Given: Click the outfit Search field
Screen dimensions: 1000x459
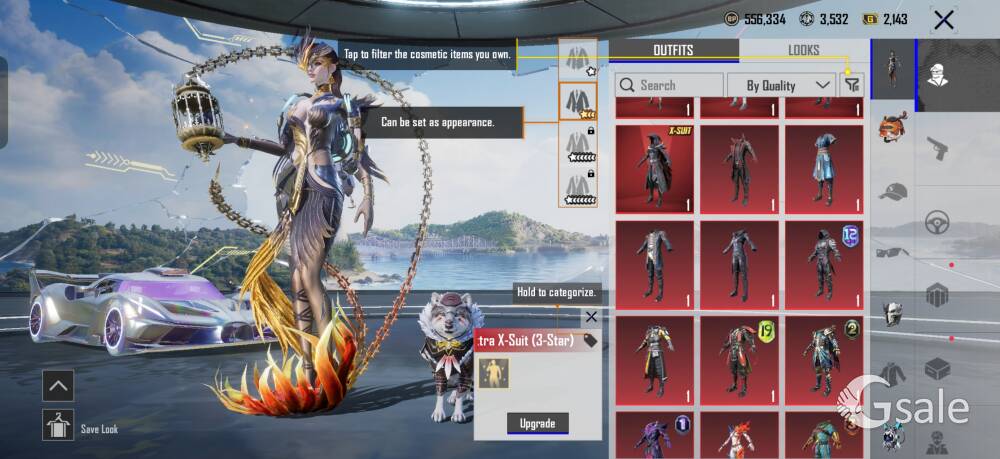Looking at the screenshot, I should pyautogui.click(x=669, y=85).
